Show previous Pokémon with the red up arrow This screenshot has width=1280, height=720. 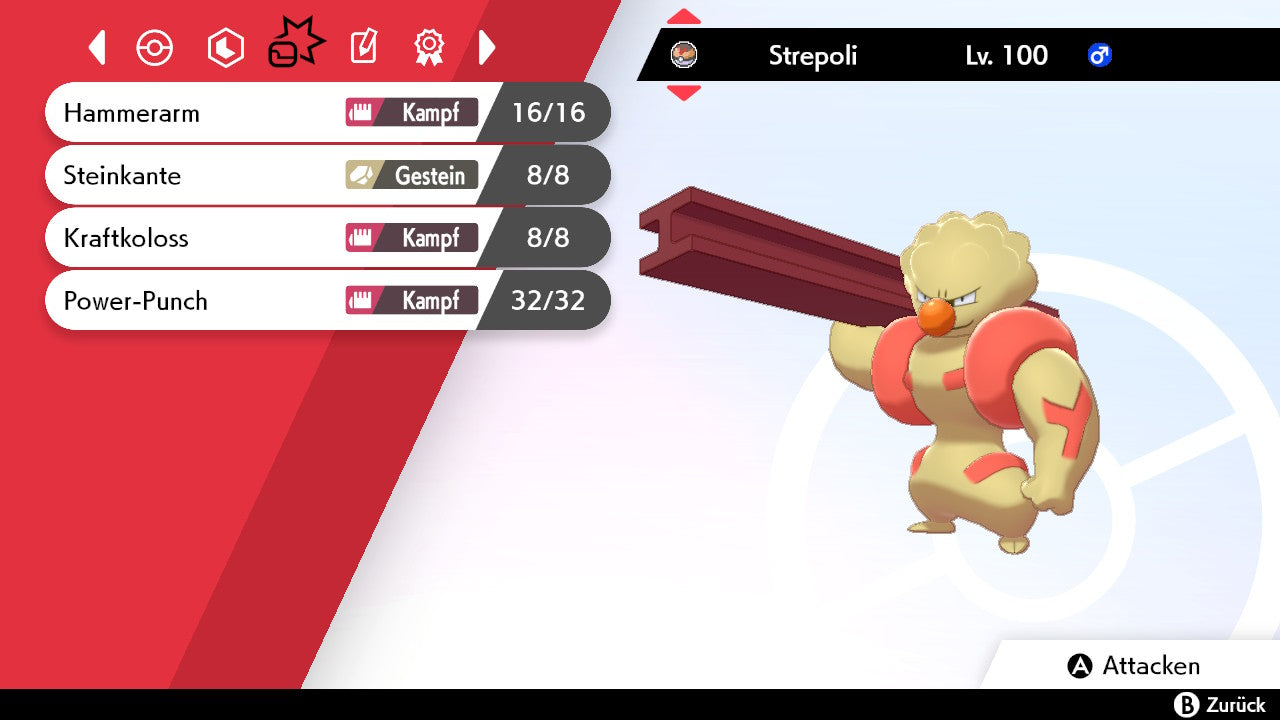click(x=684, y=17)
